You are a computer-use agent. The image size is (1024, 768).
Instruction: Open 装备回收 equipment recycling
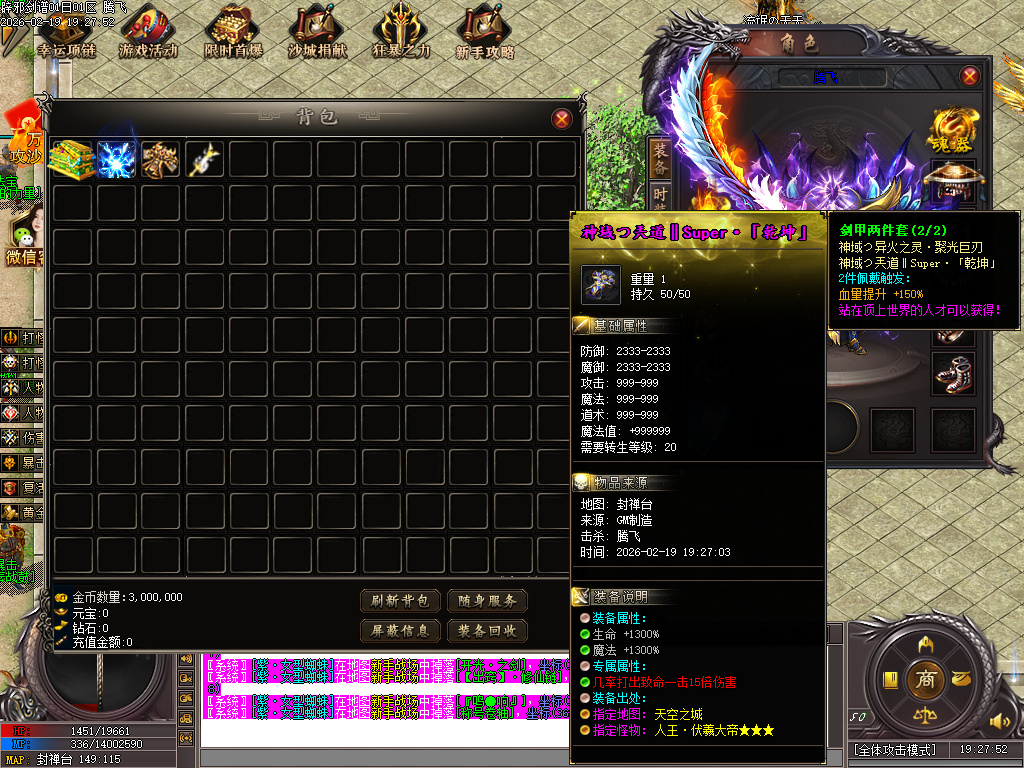click(487, 631)
